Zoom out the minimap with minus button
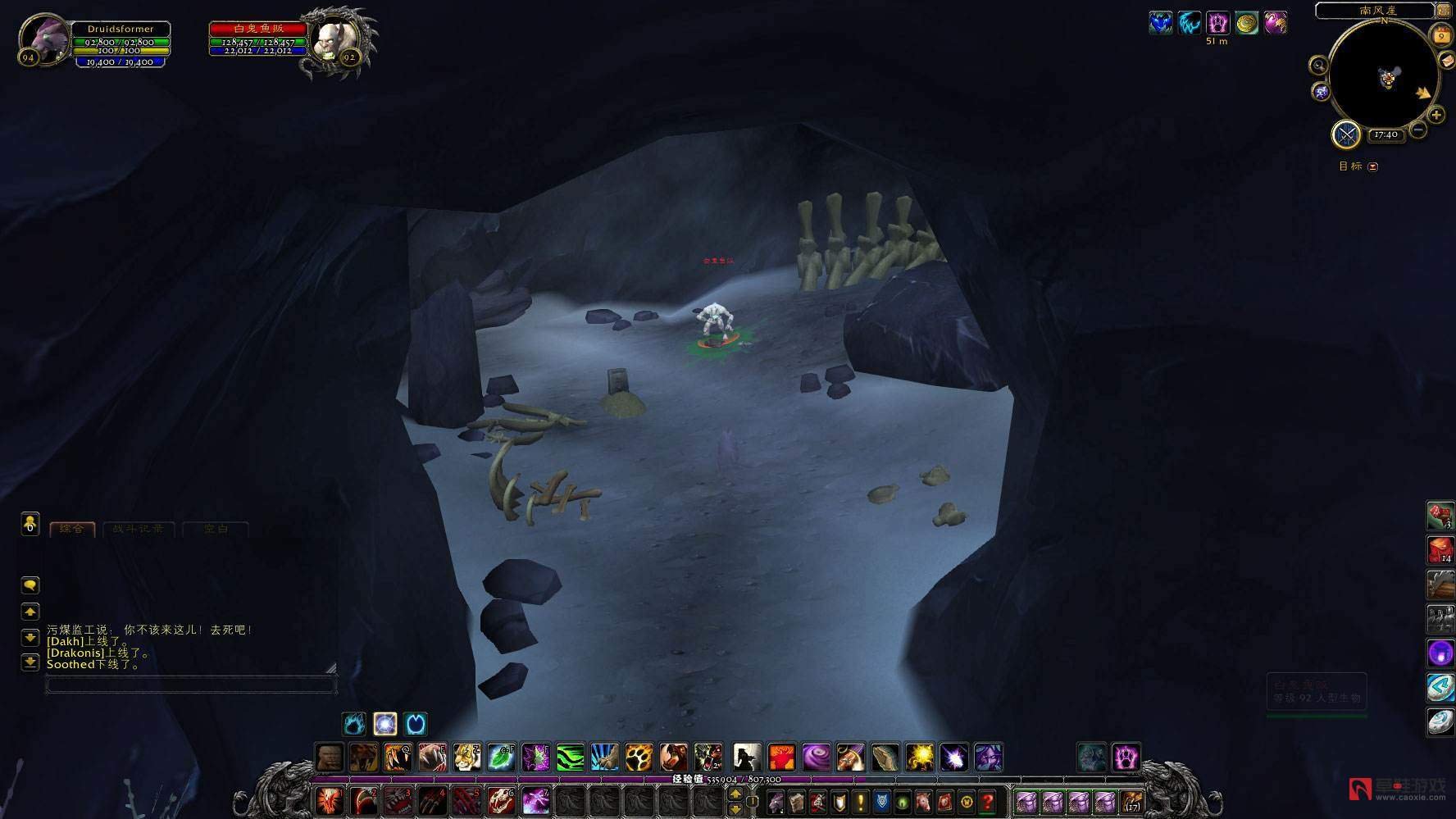Image resolution: width=1456 pixels, height=819 pixels. point(1419,130)
